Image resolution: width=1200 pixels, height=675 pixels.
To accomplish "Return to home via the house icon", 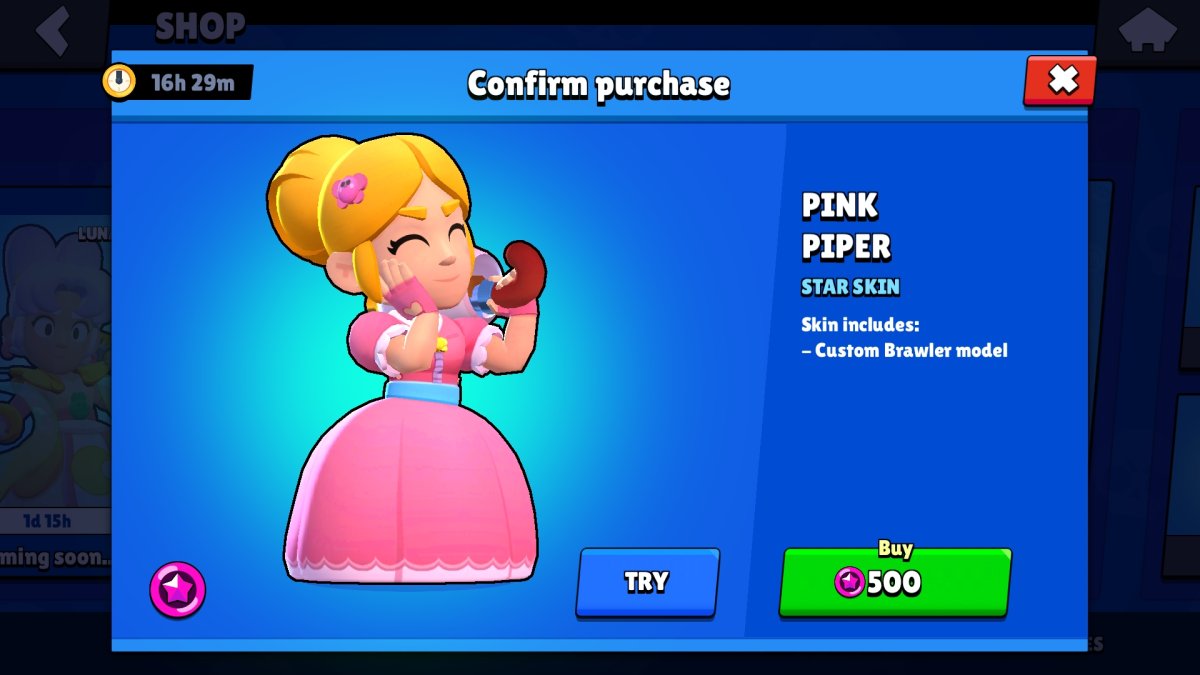I will click(1146, 30).
